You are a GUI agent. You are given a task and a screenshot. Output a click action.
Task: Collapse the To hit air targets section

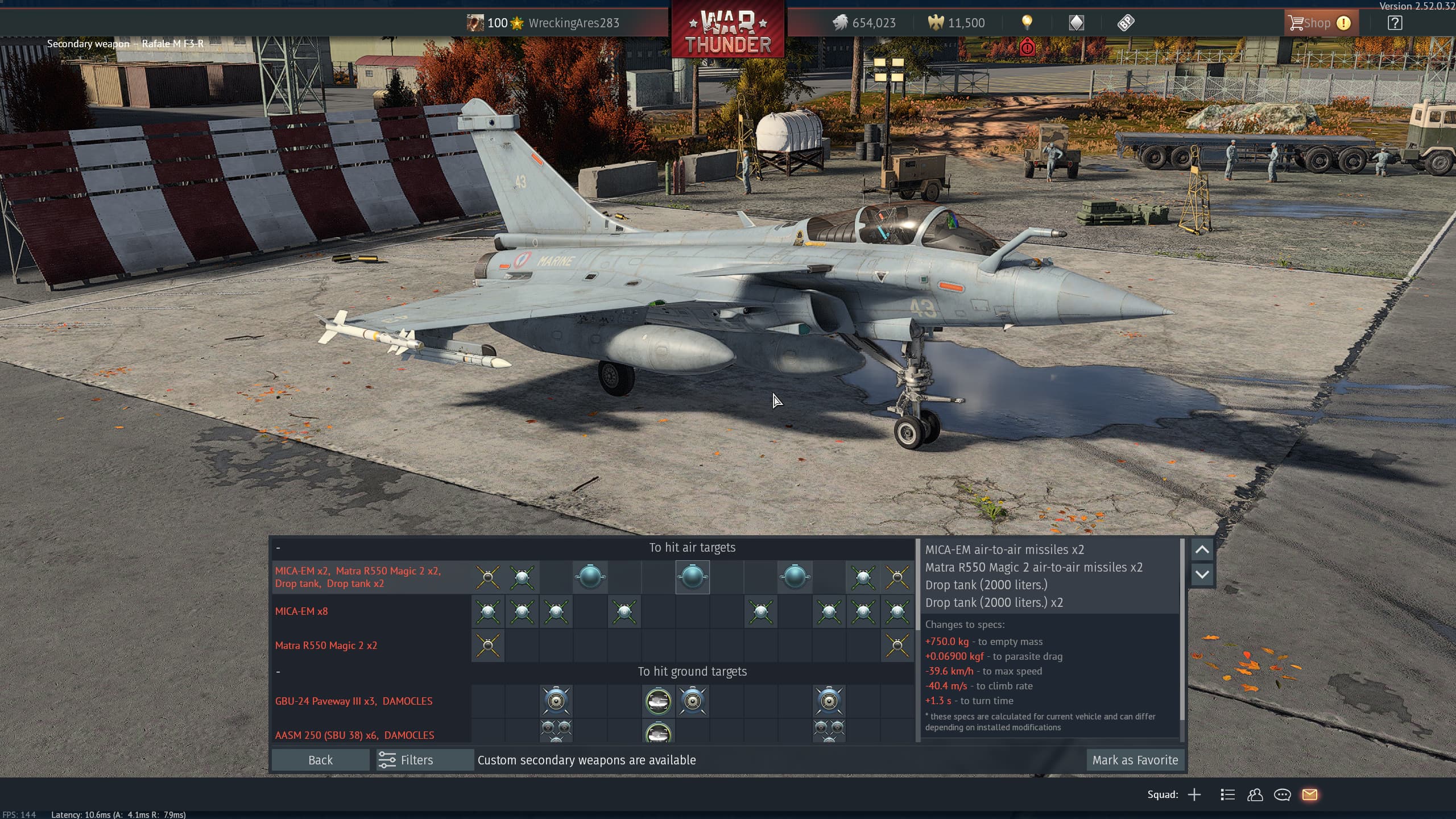pos(278,548)
